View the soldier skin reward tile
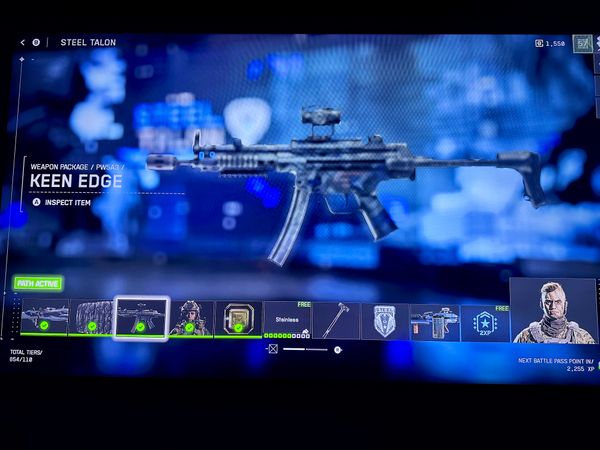The image size is (600, 450). [x=190, y=318]
